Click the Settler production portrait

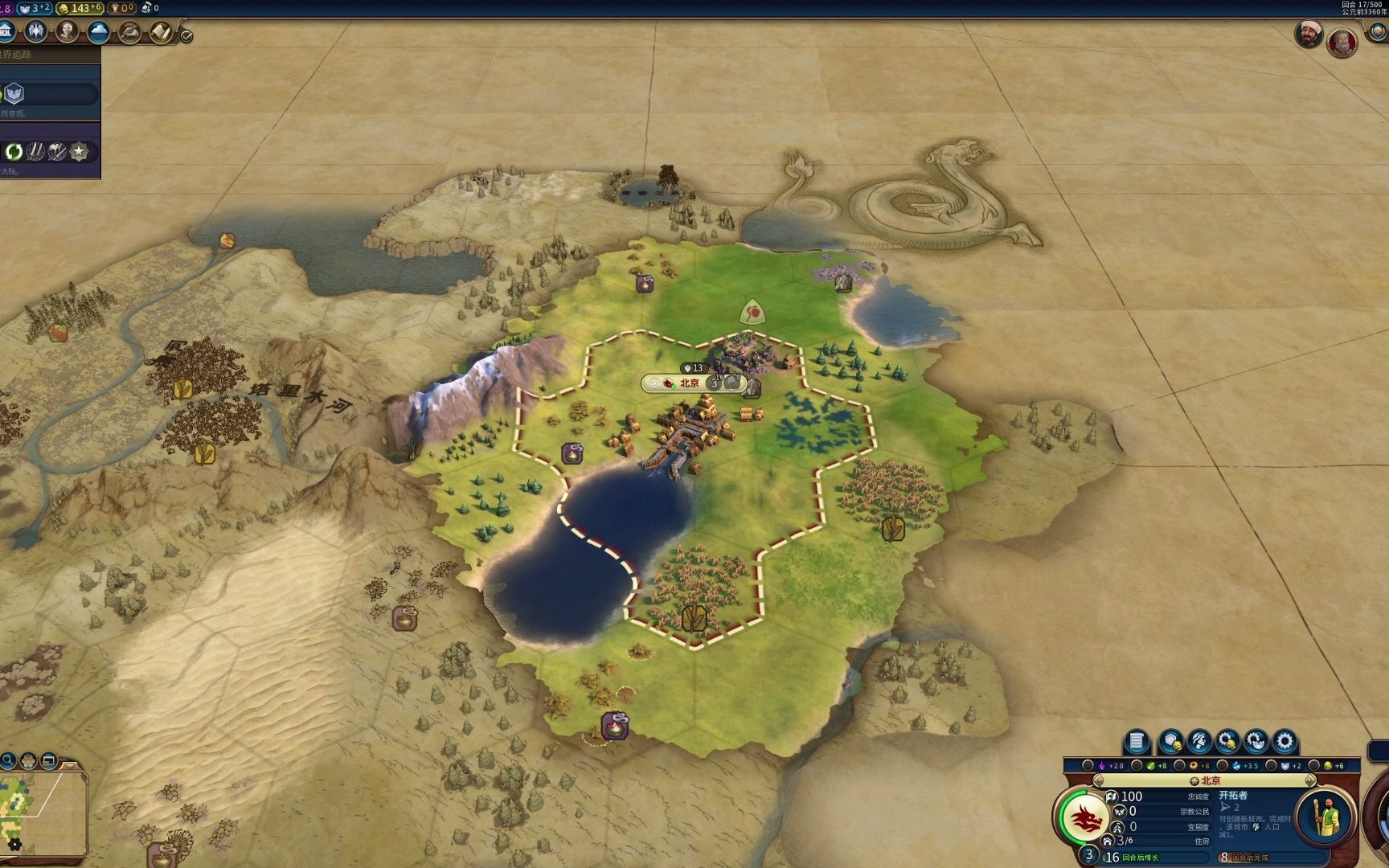[x=1323, y=817]
